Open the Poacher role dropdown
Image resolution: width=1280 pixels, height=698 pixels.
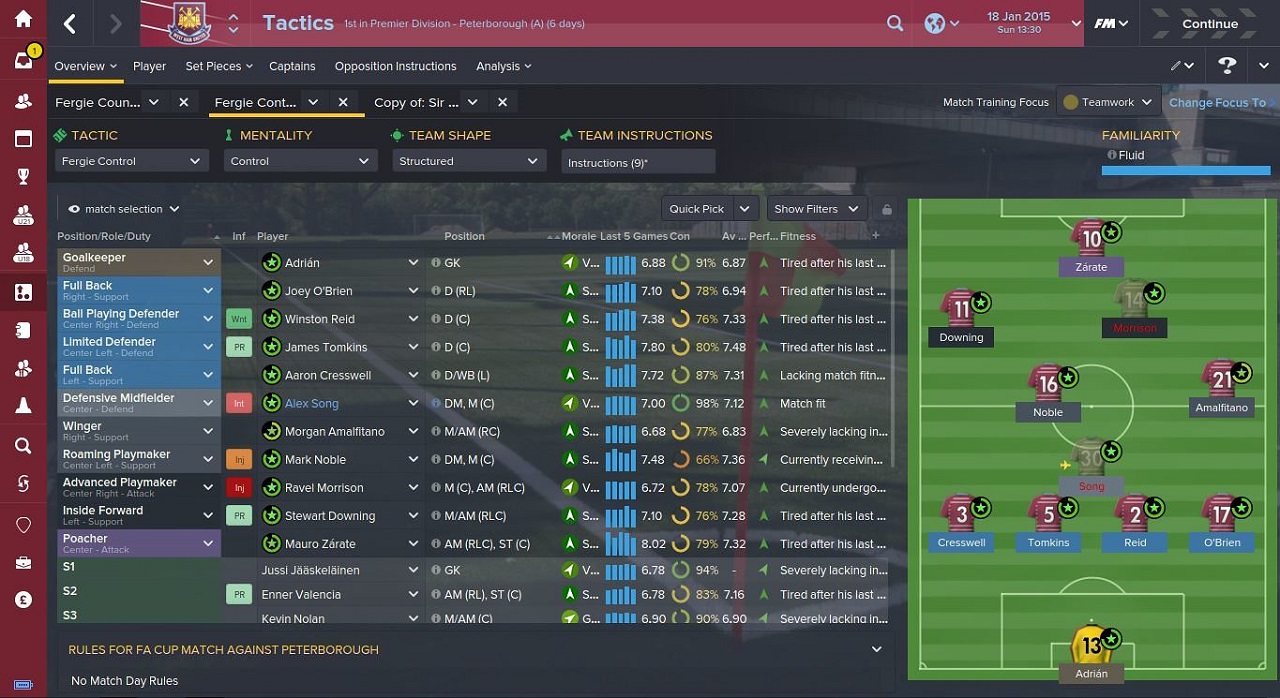coord(208,543)
